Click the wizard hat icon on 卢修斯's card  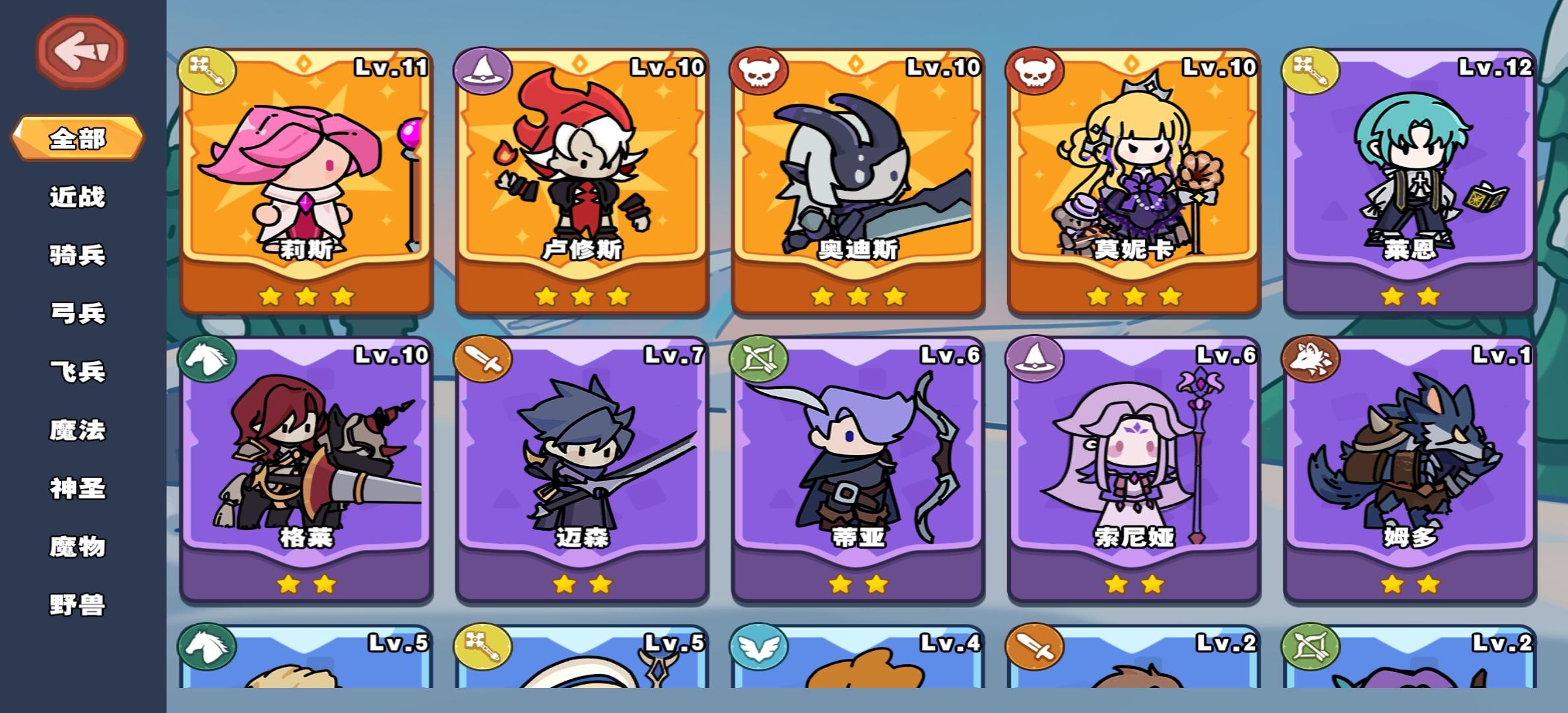pyautogui.click(x=484, y=68)
